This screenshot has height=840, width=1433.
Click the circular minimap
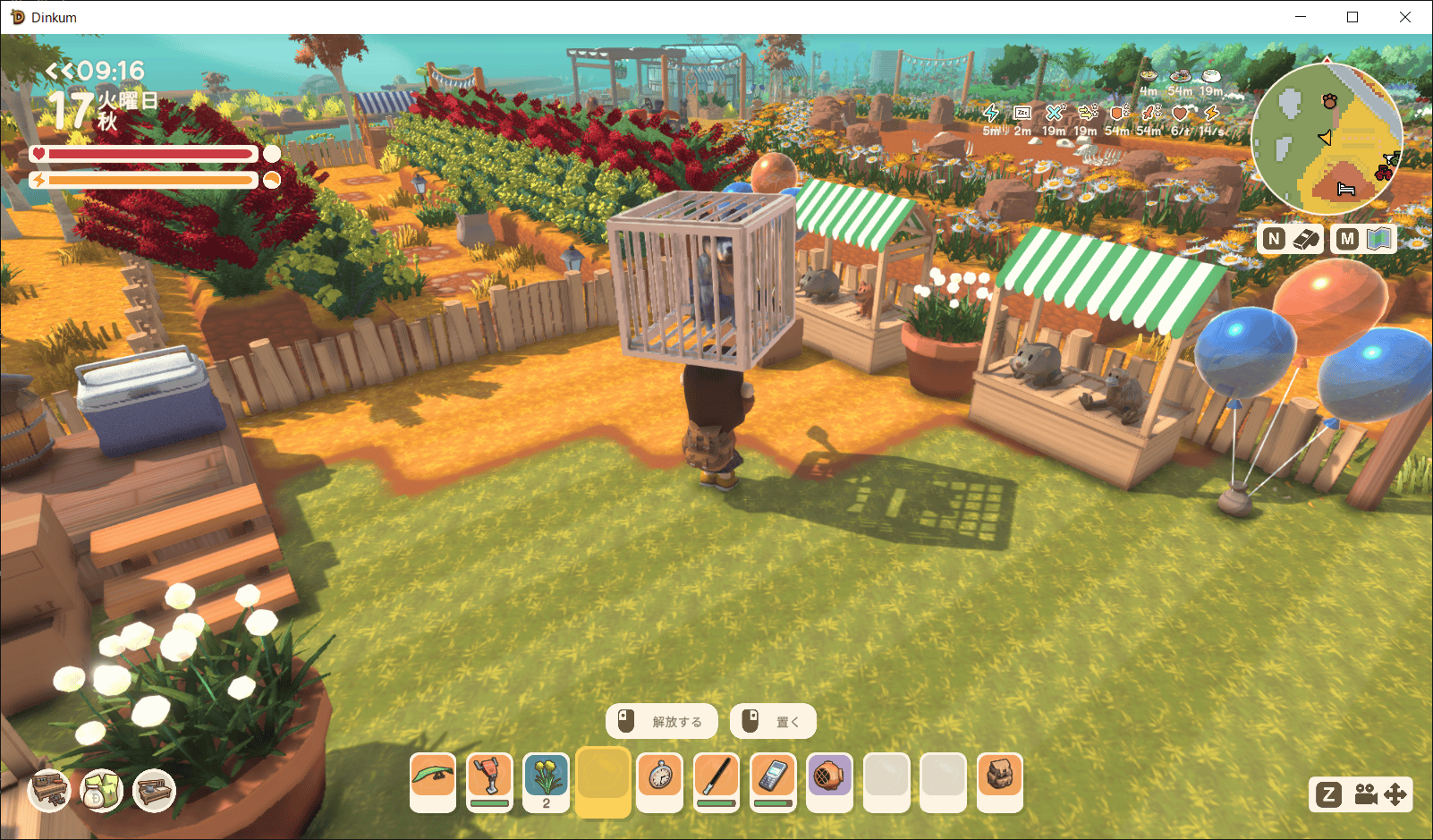coord(1327,139)
